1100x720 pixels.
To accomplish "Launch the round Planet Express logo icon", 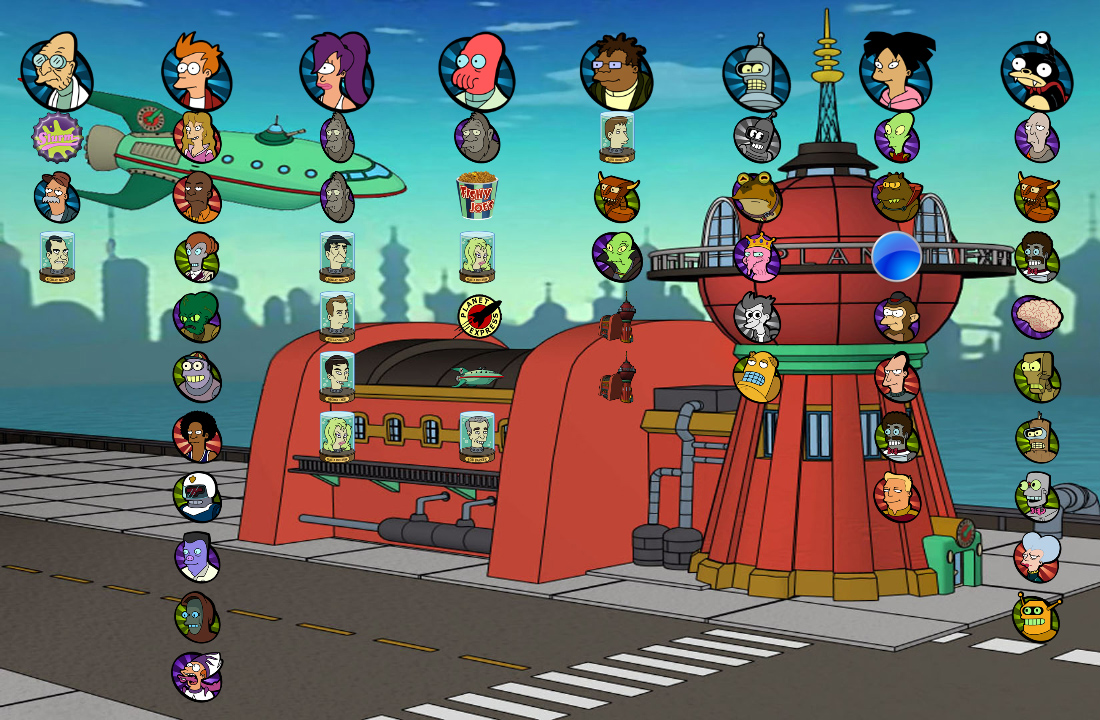I will [x=478, y=317].
